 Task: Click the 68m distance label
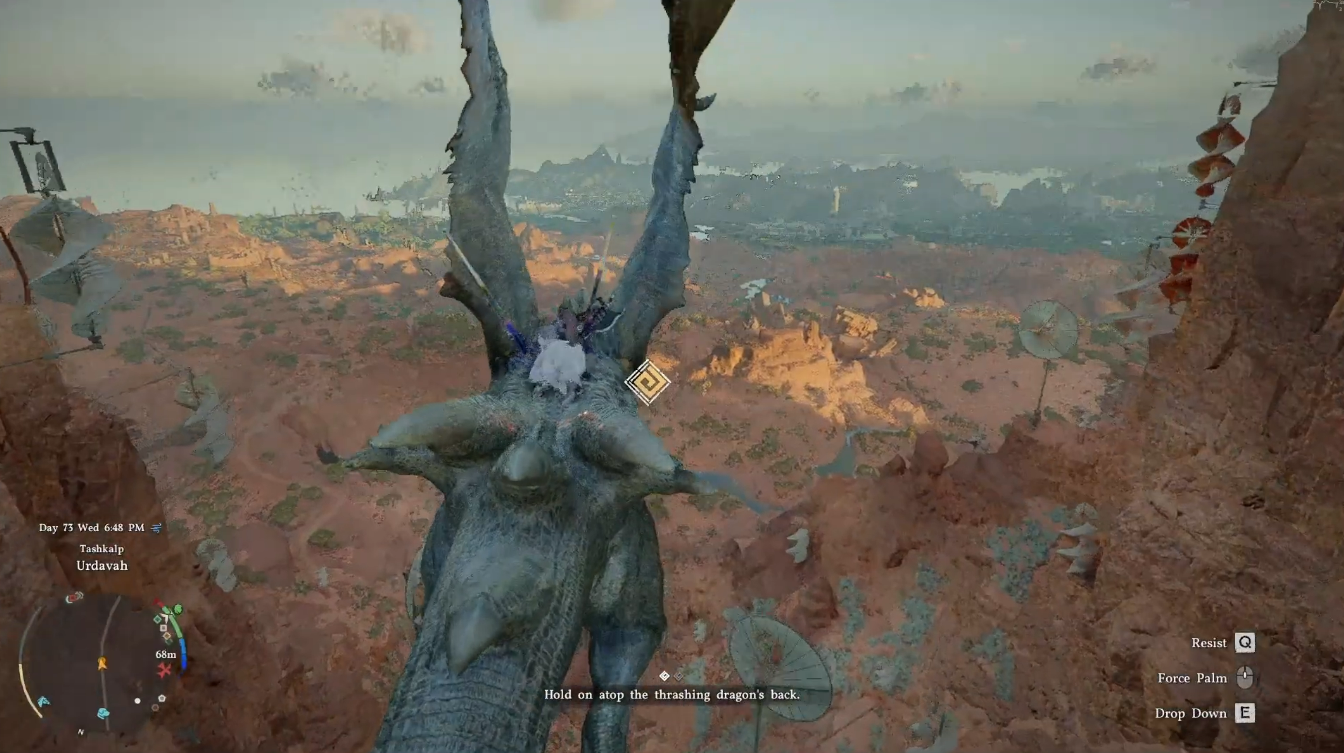point(165,654)
